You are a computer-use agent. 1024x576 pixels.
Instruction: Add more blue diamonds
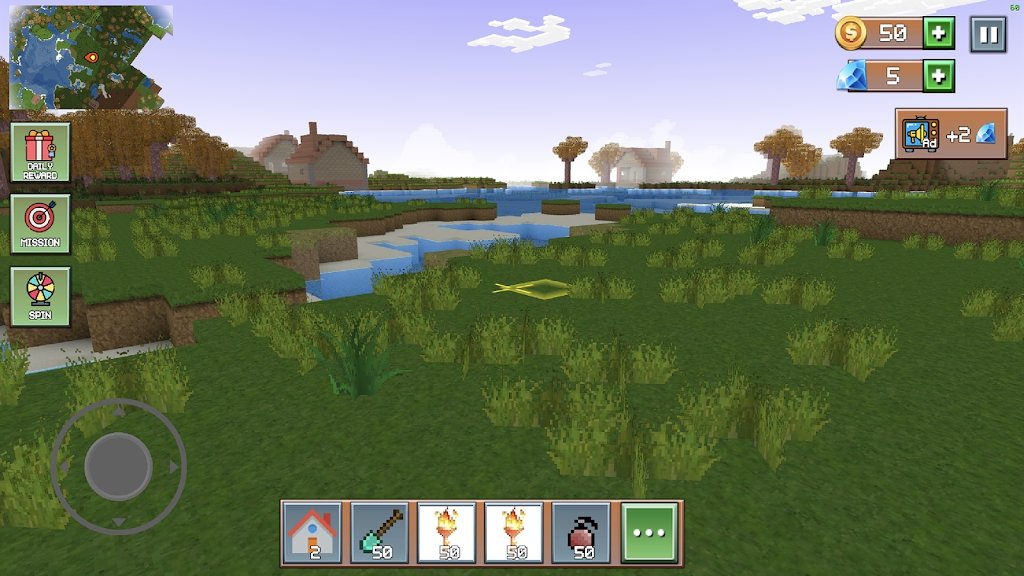(938, 76)
